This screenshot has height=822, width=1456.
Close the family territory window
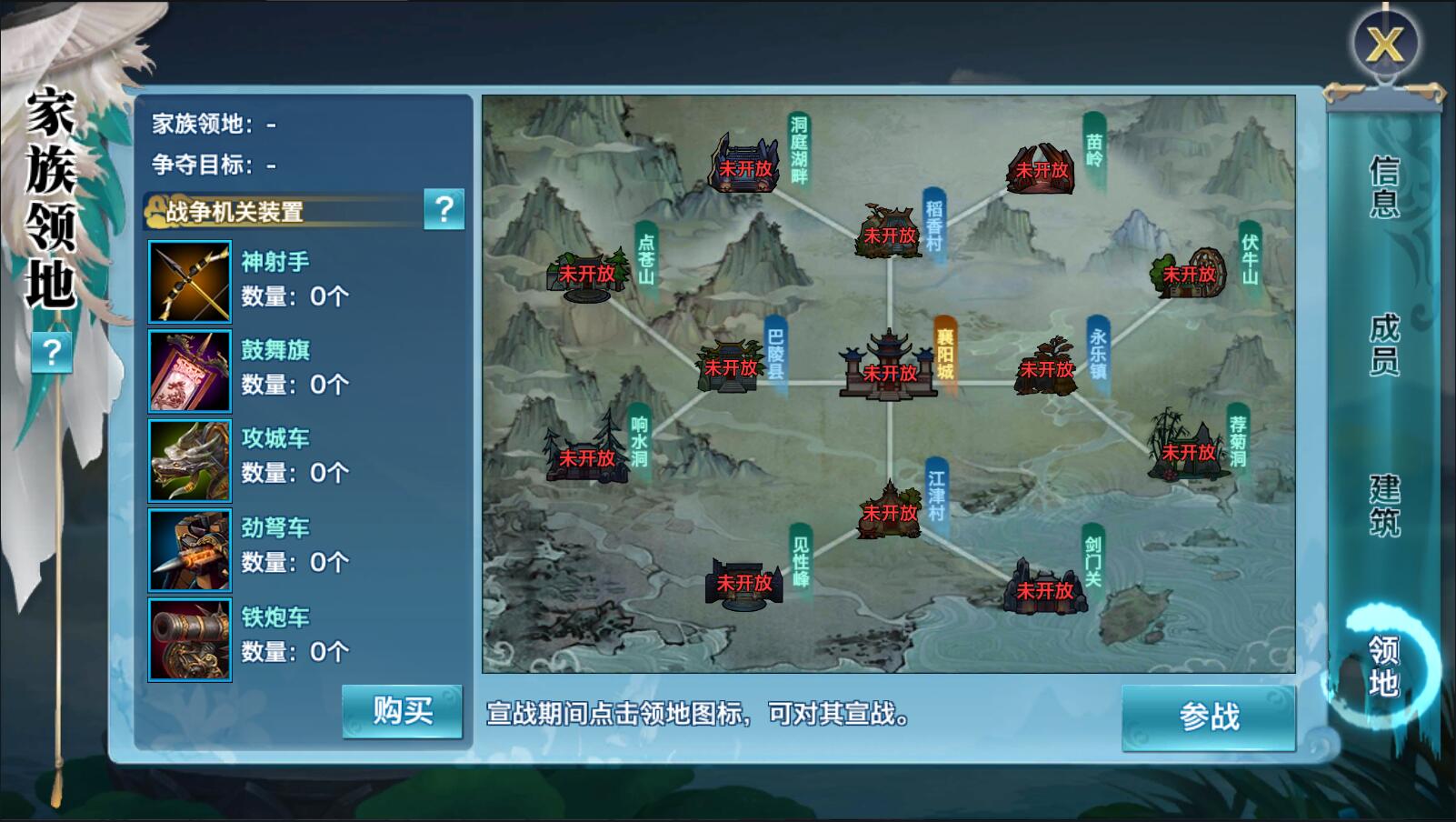tap(1383, 44)
